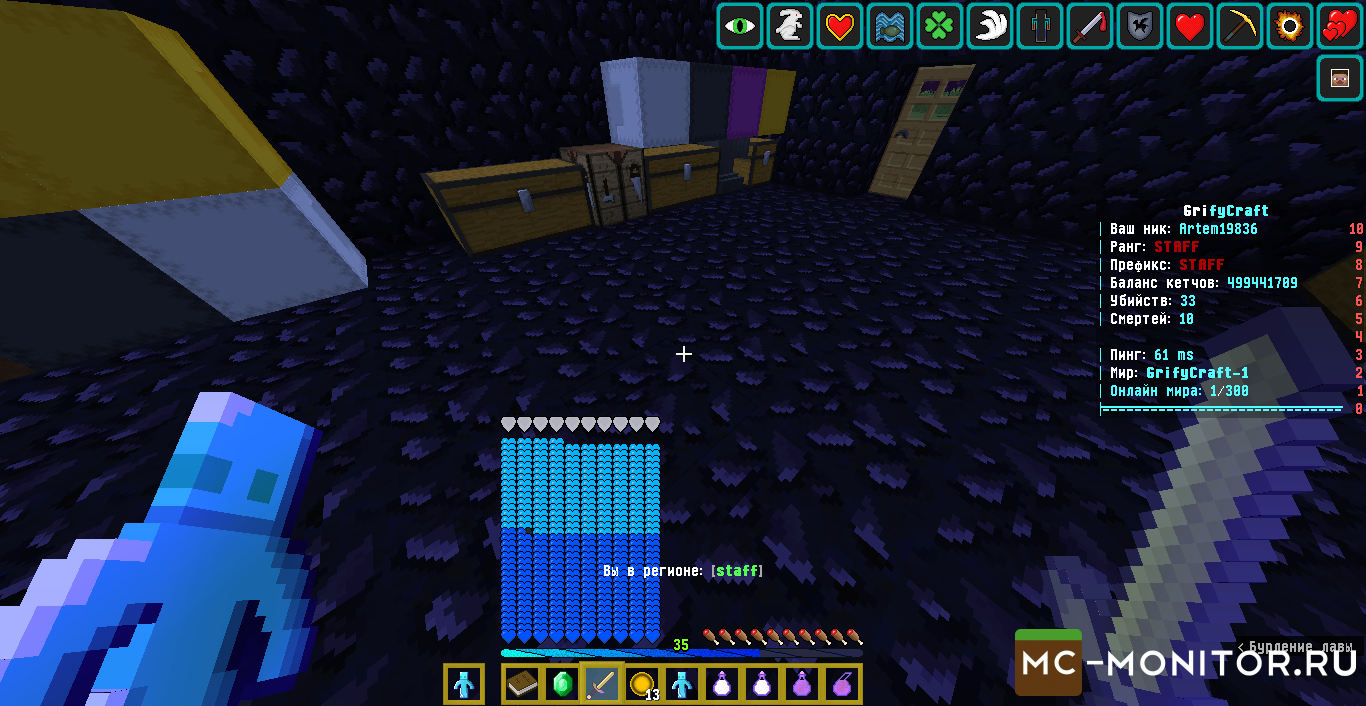Select the gold coin stack of 13
1366x706 pixels.
pos(642,685)
